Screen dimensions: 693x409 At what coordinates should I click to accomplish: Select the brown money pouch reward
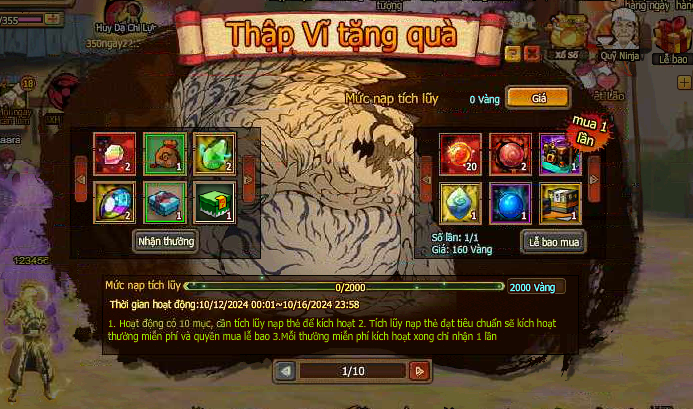click(164, 153)
